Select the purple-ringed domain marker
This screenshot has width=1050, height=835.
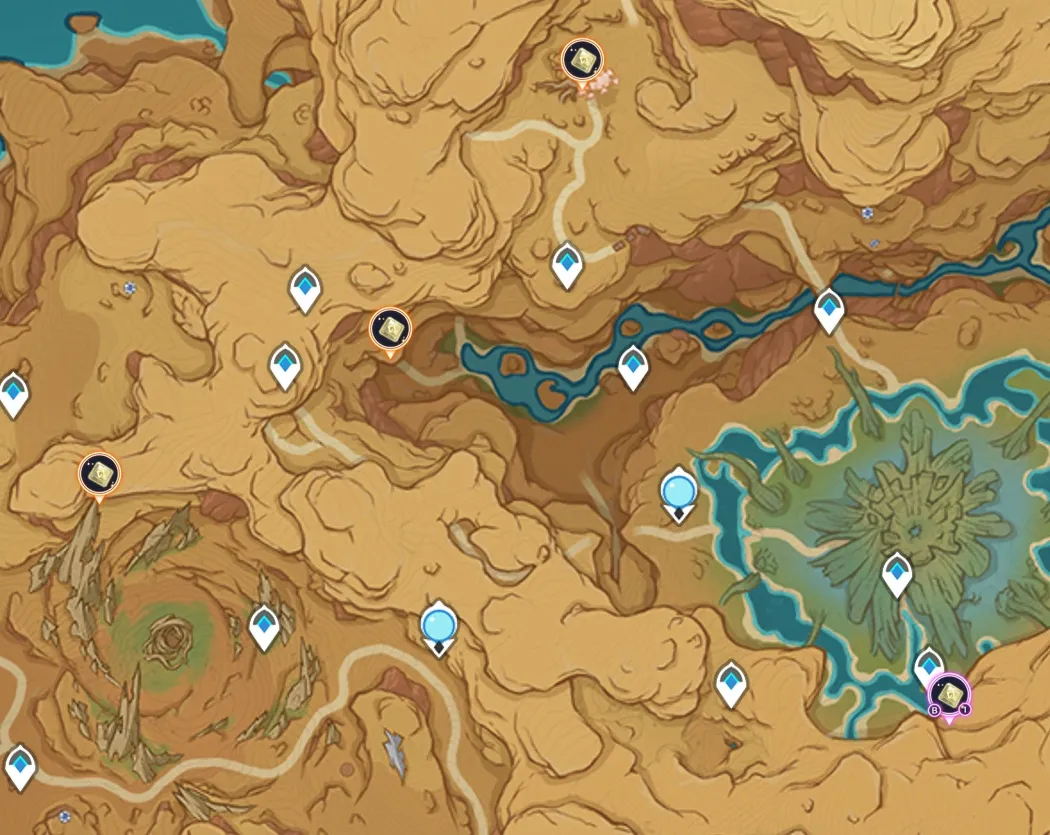pos(948,694)
